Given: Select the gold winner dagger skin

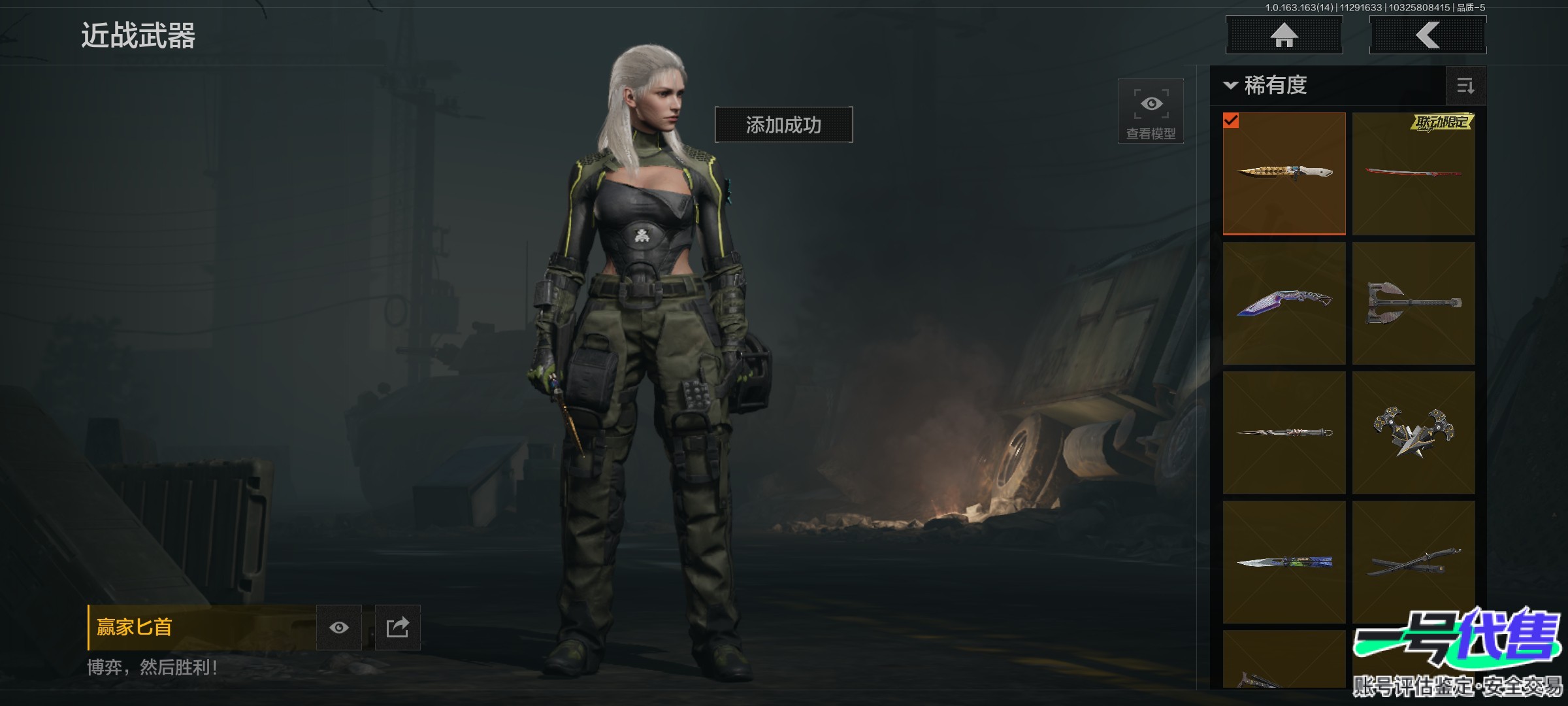Looking at the screenshot, I should point(1284,173).
